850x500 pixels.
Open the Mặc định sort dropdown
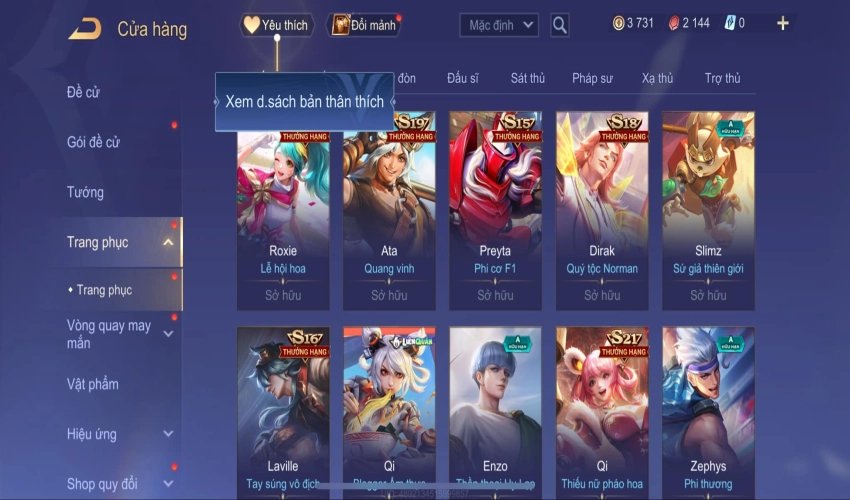coord(499,24)
